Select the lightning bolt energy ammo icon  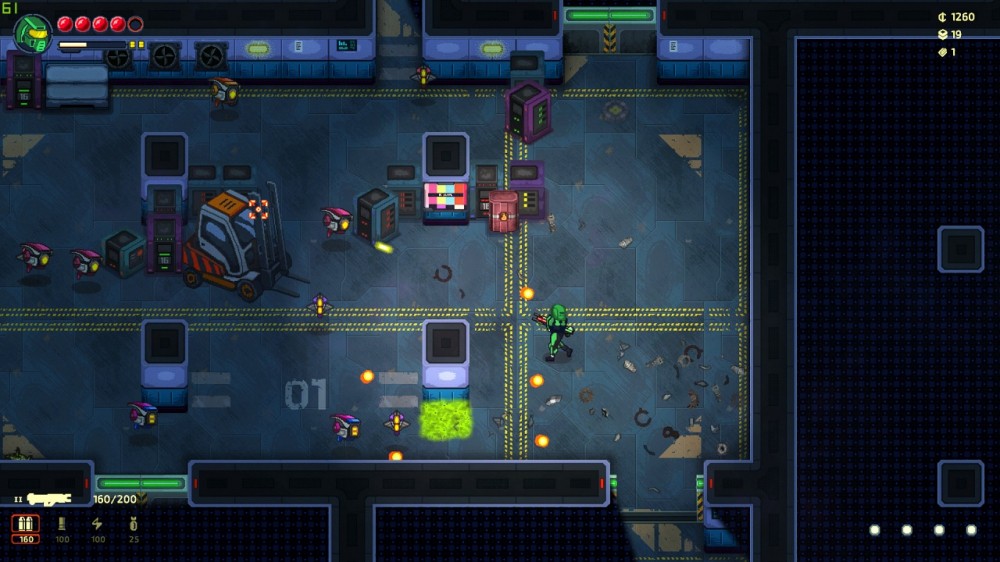[97, 525]
